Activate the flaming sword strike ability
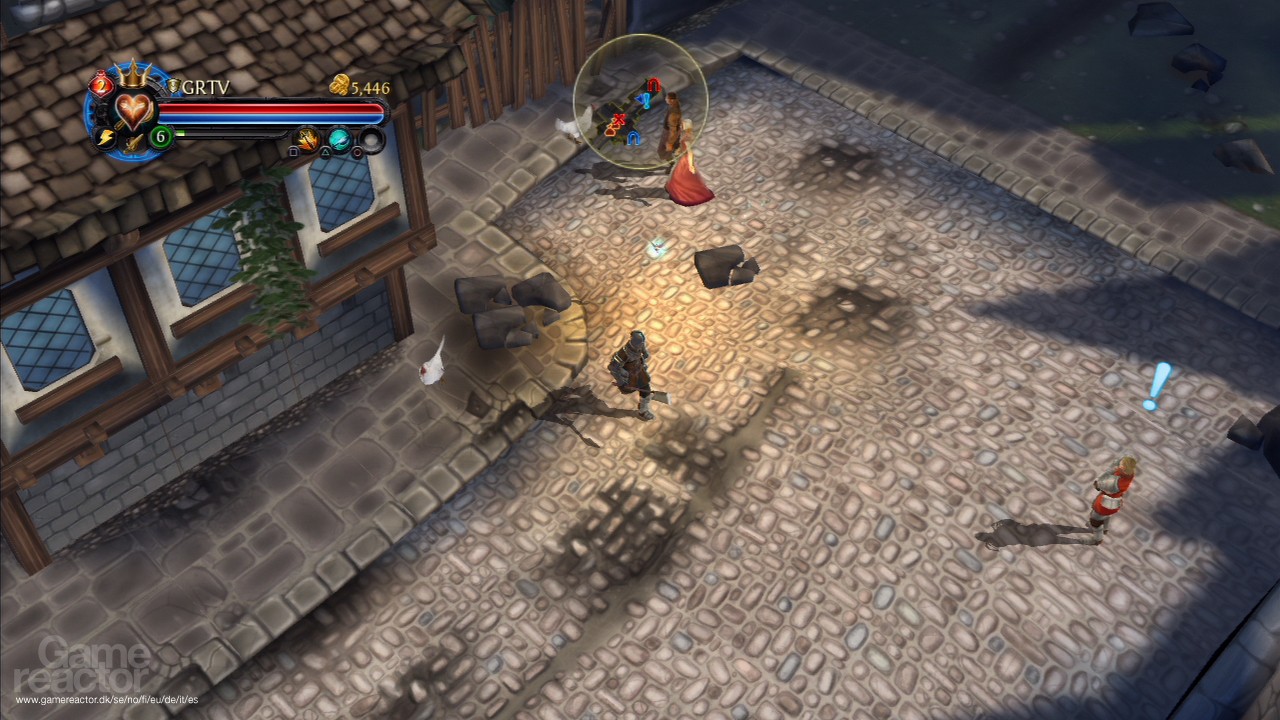1280x720 pixels. pyautogui.click(x=307, y=140)
